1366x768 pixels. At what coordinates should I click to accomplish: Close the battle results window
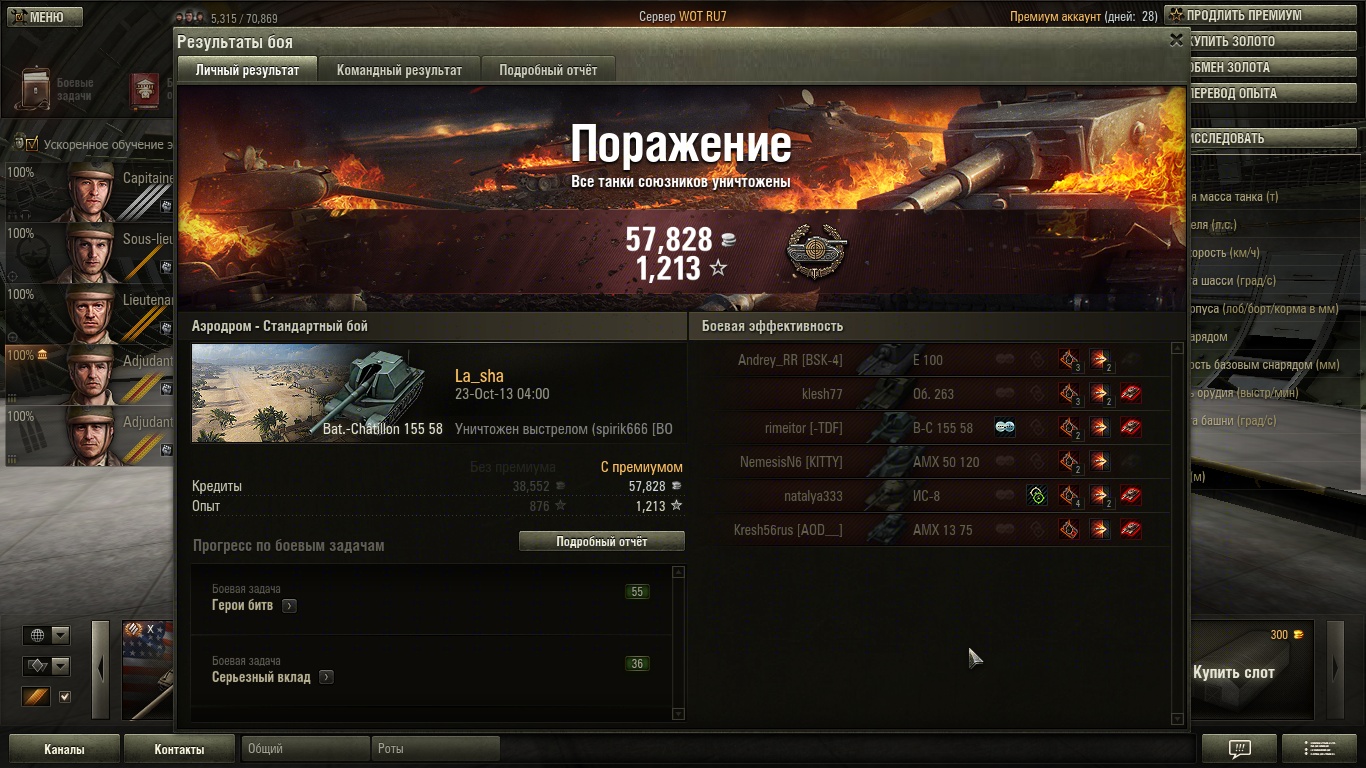pyautogui.click(x=1176, y=40)
